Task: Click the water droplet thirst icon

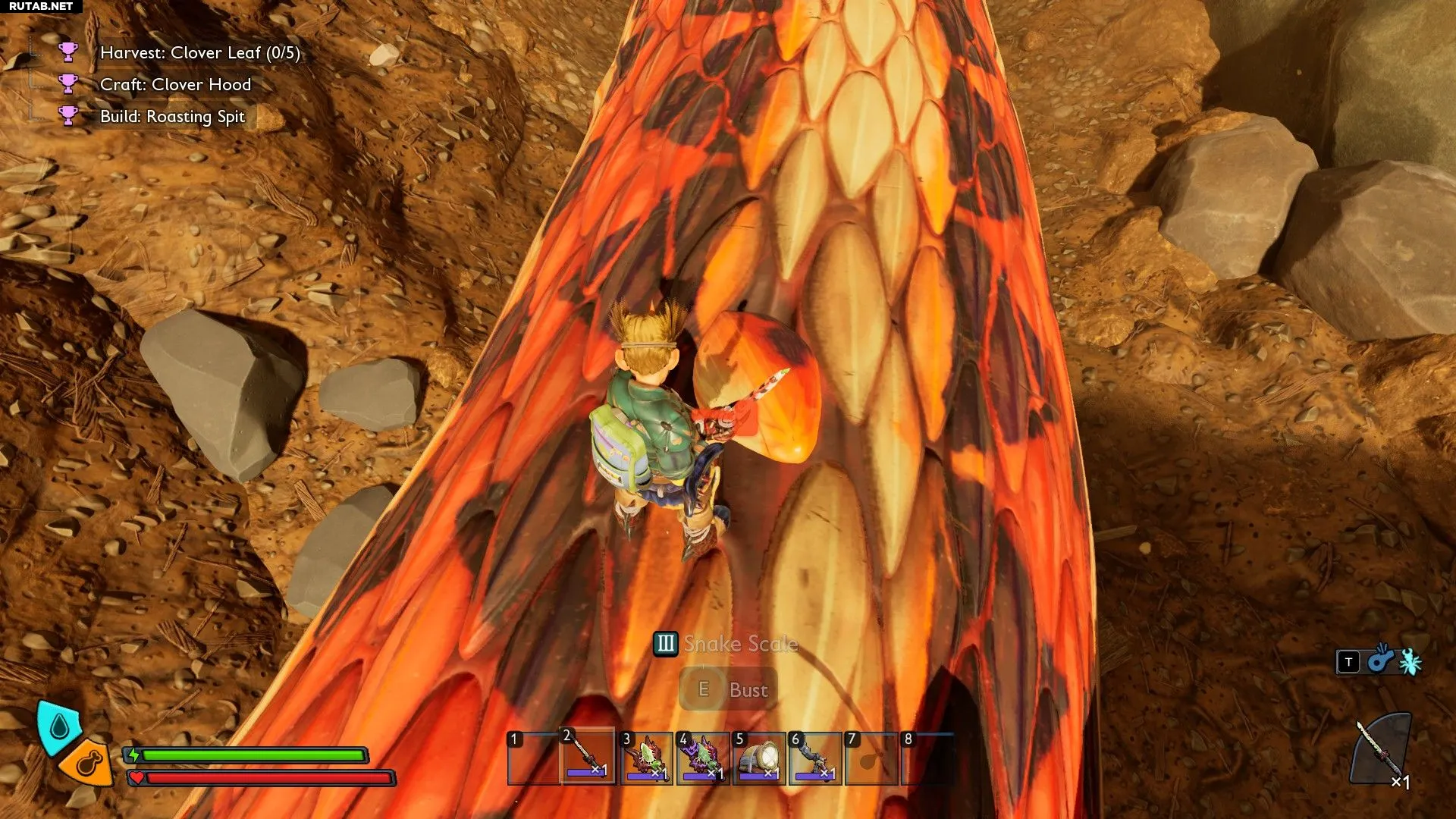Action: pyautogui.click(x=59, y=726)
